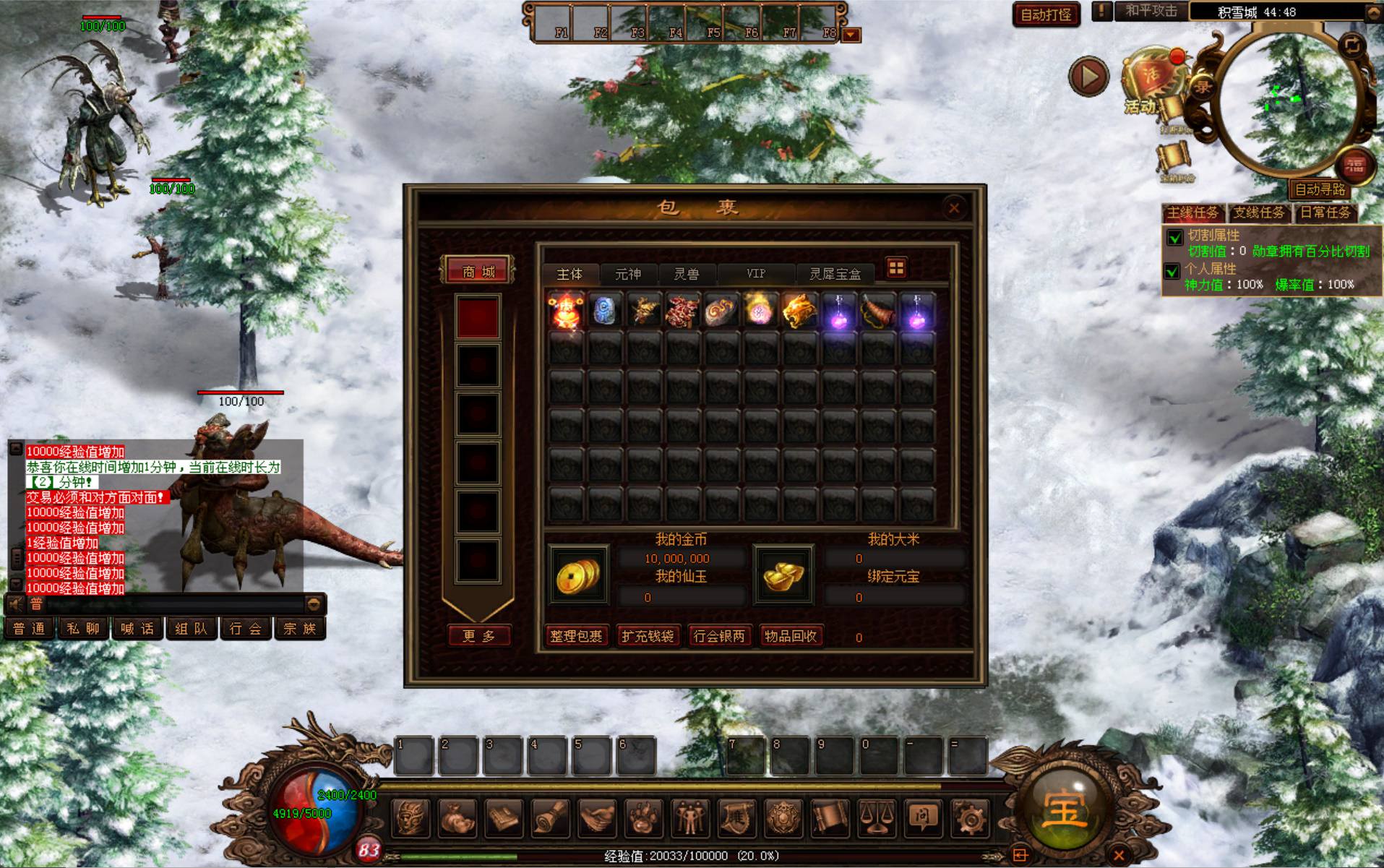Open the VIP bag tab
The width and height of the screenshot is (1384, 868).
coord(755,274)
